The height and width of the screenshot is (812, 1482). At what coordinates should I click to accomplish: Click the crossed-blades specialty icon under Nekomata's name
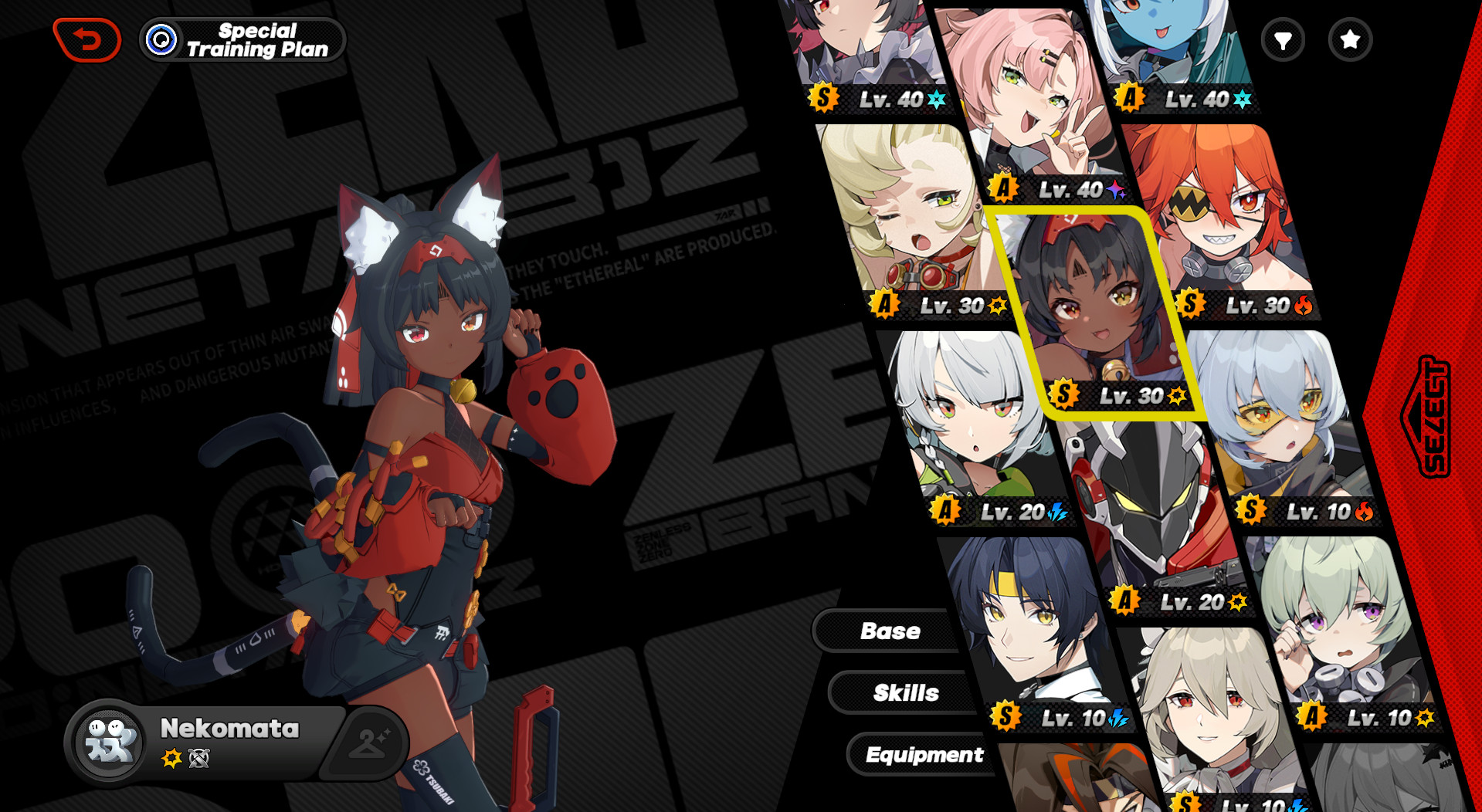199,758
